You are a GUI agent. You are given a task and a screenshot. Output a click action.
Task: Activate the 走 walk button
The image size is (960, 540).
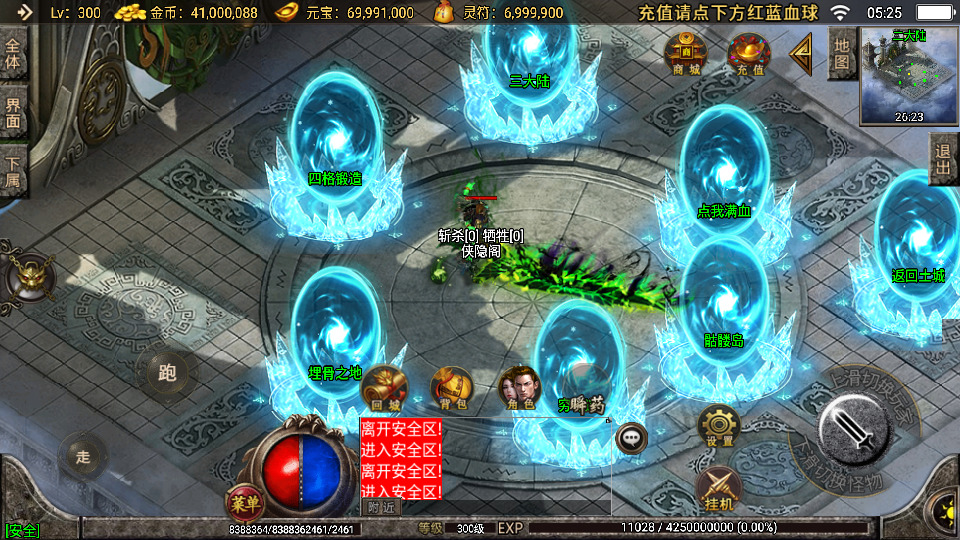[83, 457]
